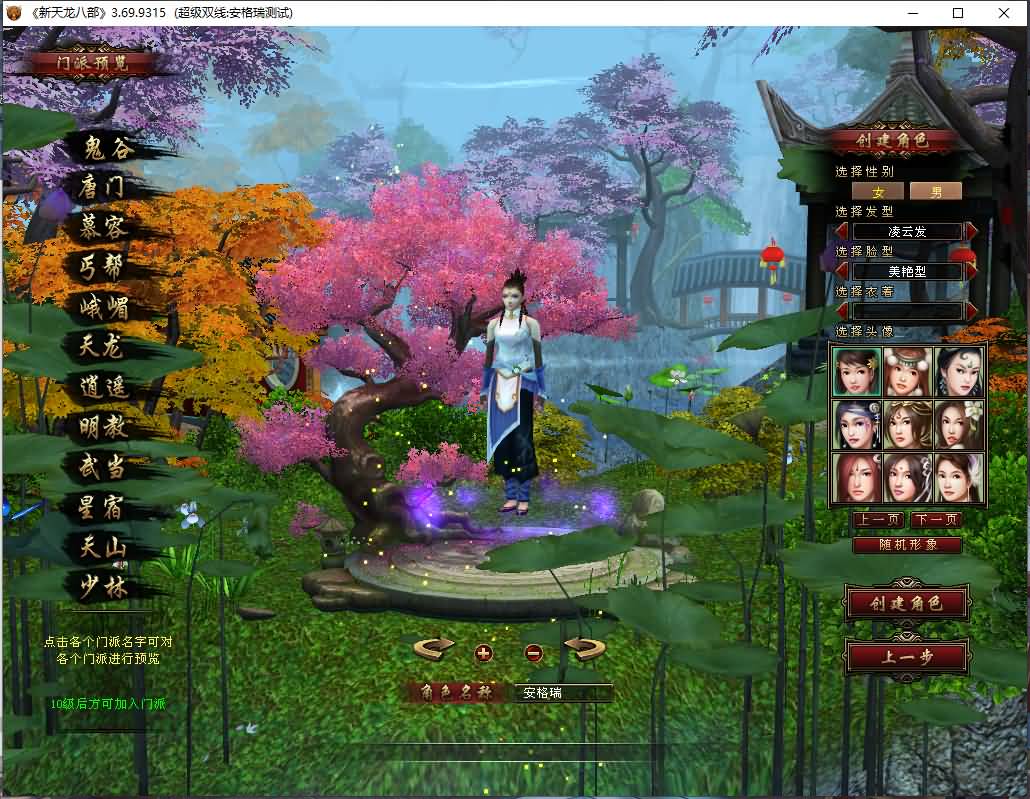Zoom in with the plus button
Viewport: 1030px width, 799px height.
coord(484,653)
